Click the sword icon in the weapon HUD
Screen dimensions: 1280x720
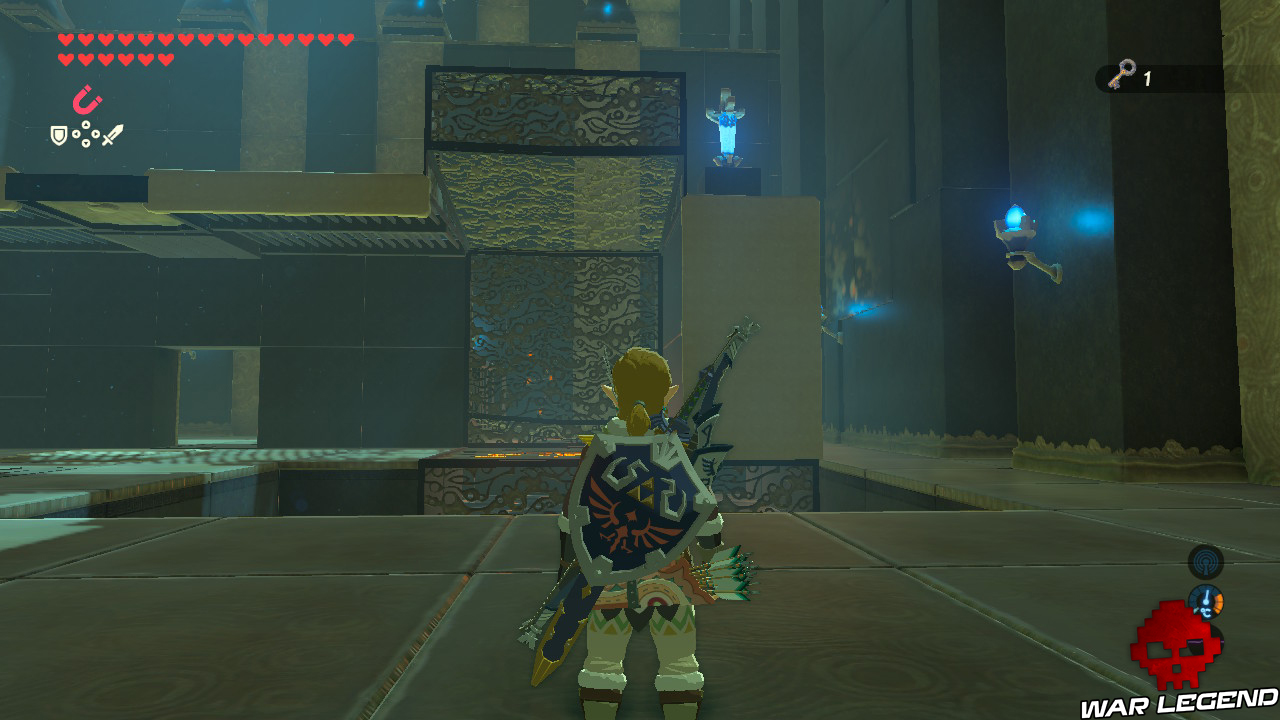click(112, 135)
